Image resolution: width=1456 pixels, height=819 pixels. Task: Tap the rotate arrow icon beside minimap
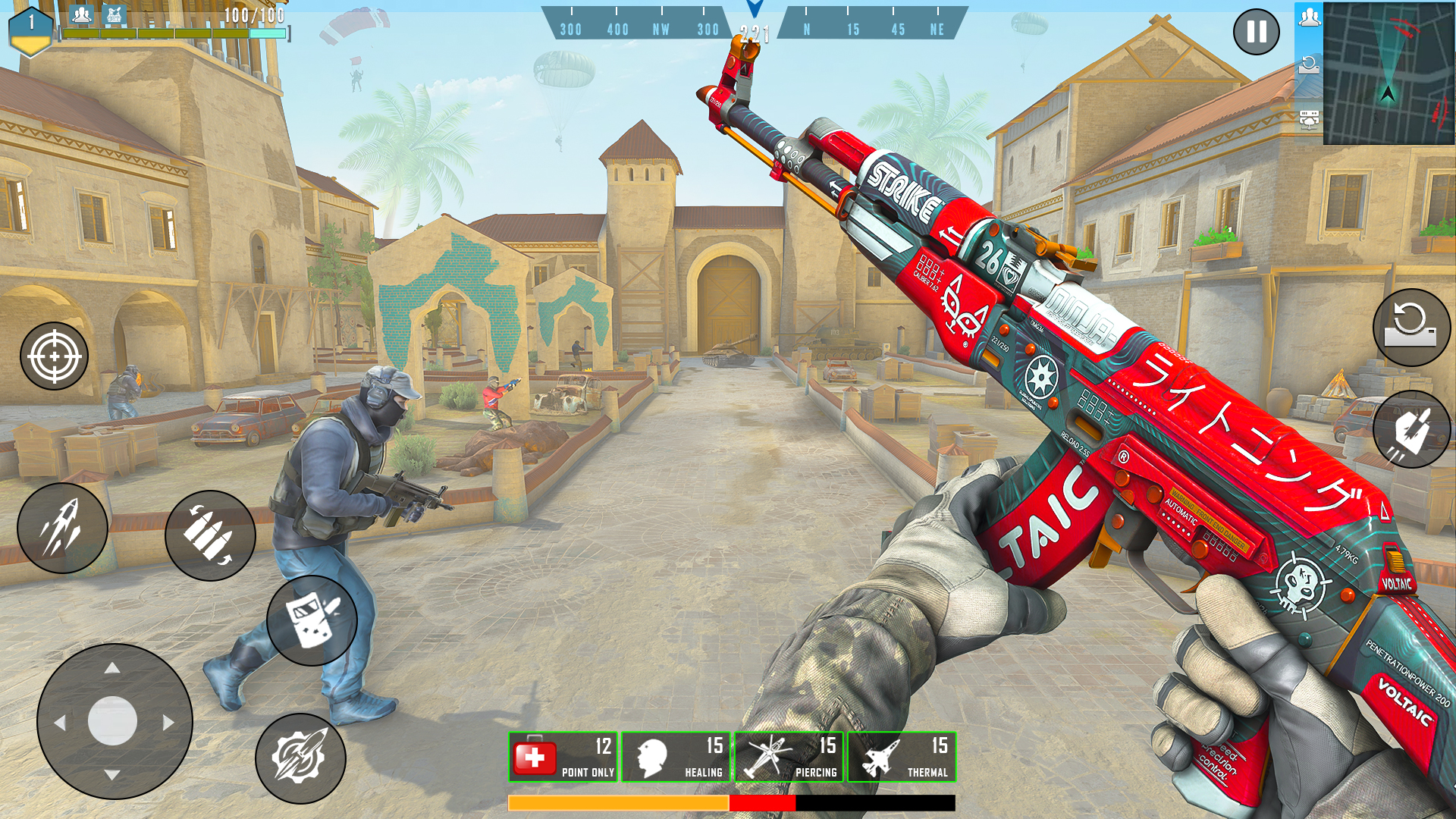[x=1309, y=65]
